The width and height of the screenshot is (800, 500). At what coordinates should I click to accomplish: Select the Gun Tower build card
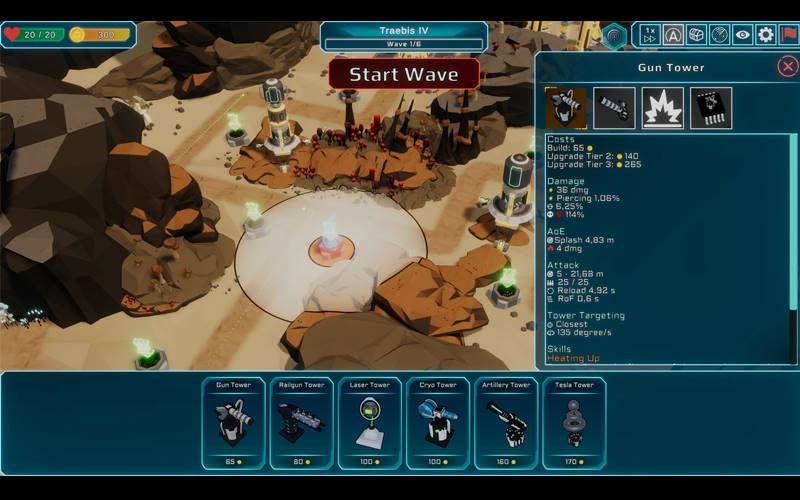(233, 423)
